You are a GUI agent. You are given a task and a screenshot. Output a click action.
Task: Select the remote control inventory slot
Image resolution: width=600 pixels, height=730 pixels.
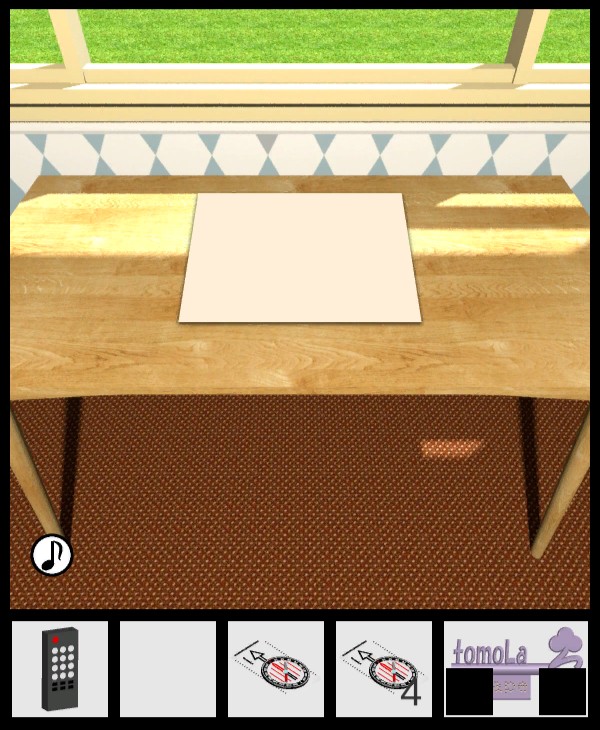point(60,669)
